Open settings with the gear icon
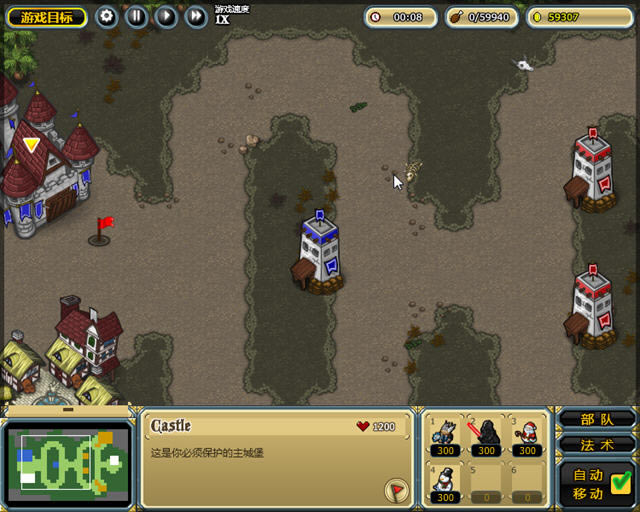The height and width of the screenshot is (512, 640). (107, 17)
